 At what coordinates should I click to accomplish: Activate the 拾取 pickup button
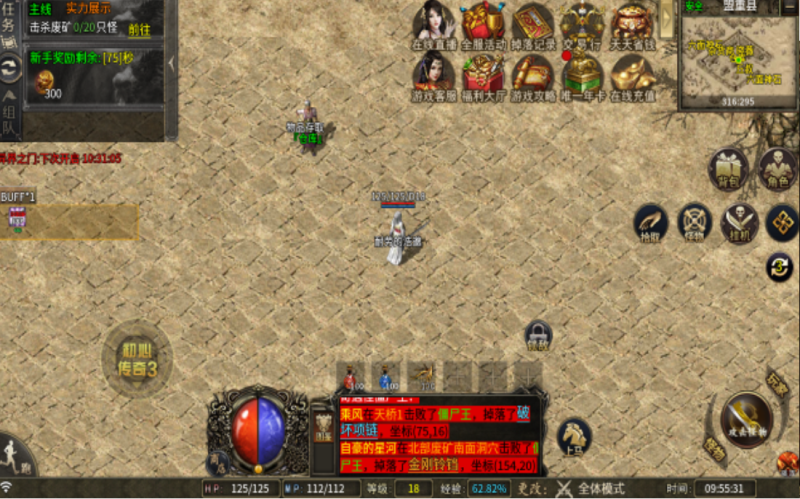point(652,222)
